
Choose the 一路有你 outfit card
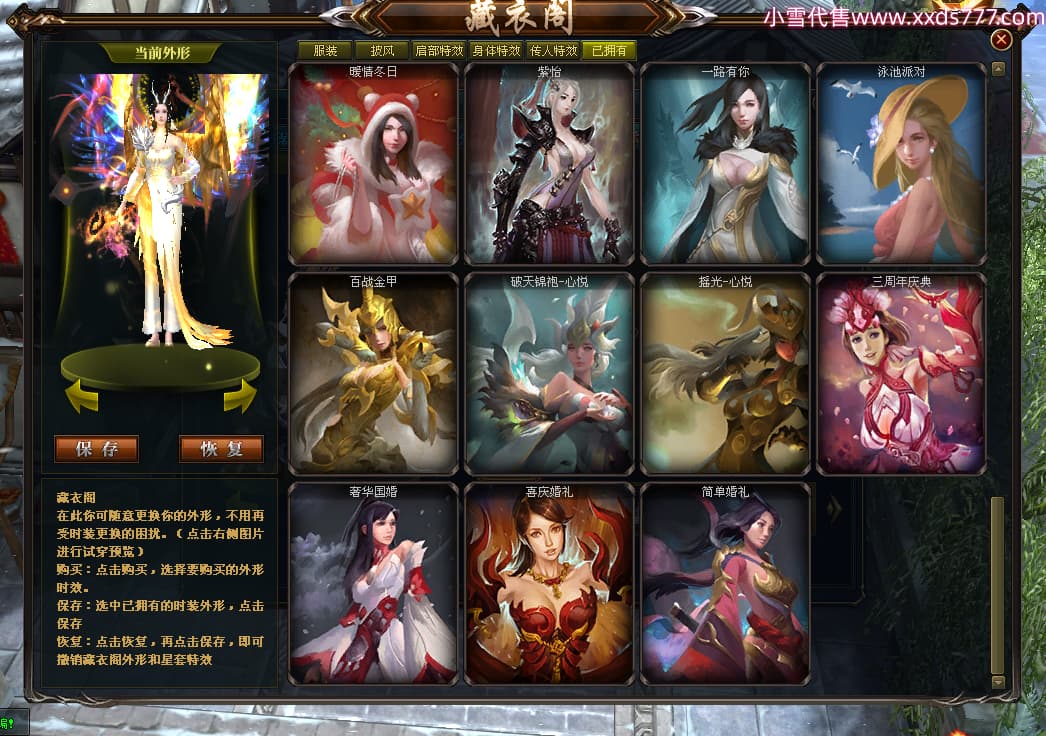tap(725, 164)
